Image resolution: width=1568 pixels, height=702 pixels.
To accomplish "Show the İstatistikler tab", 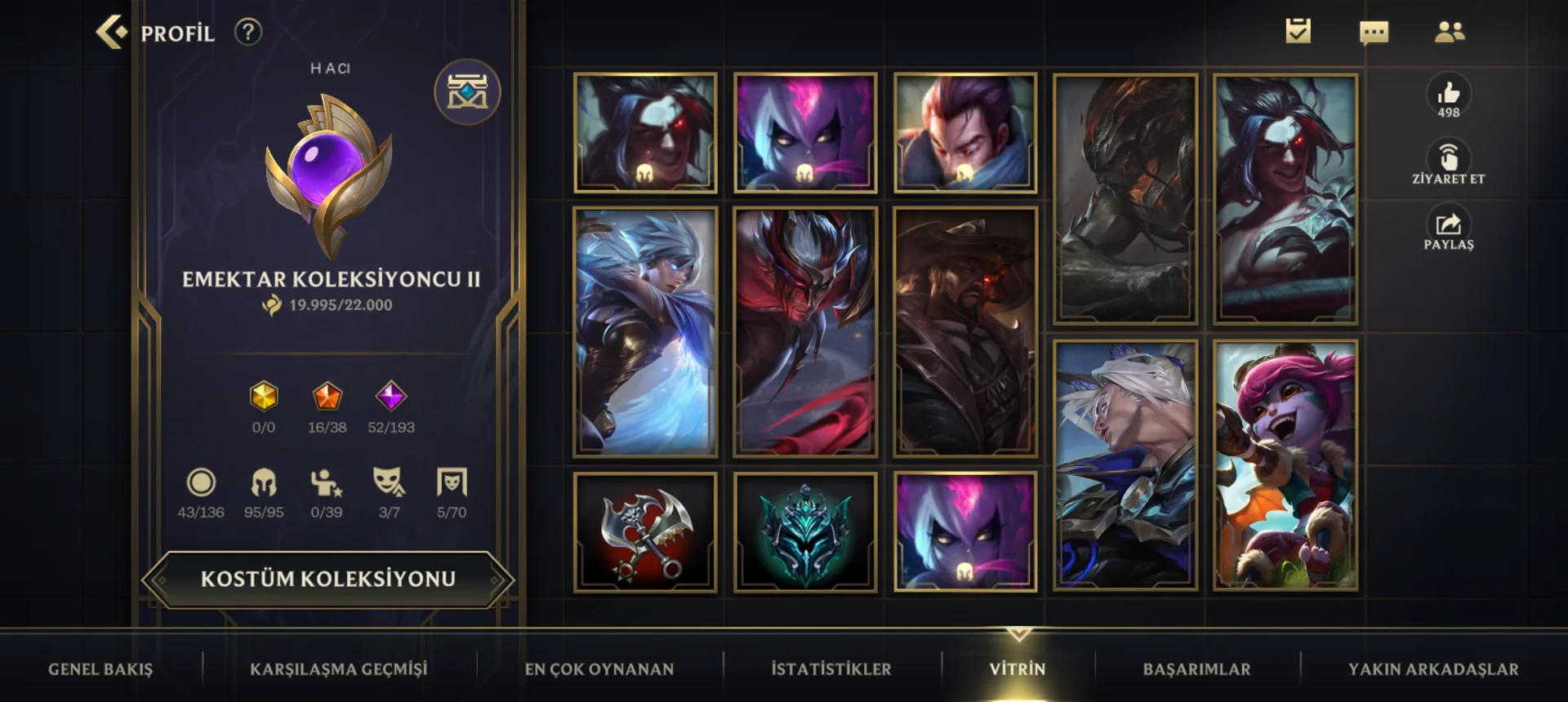I will [x=831, y=669].
